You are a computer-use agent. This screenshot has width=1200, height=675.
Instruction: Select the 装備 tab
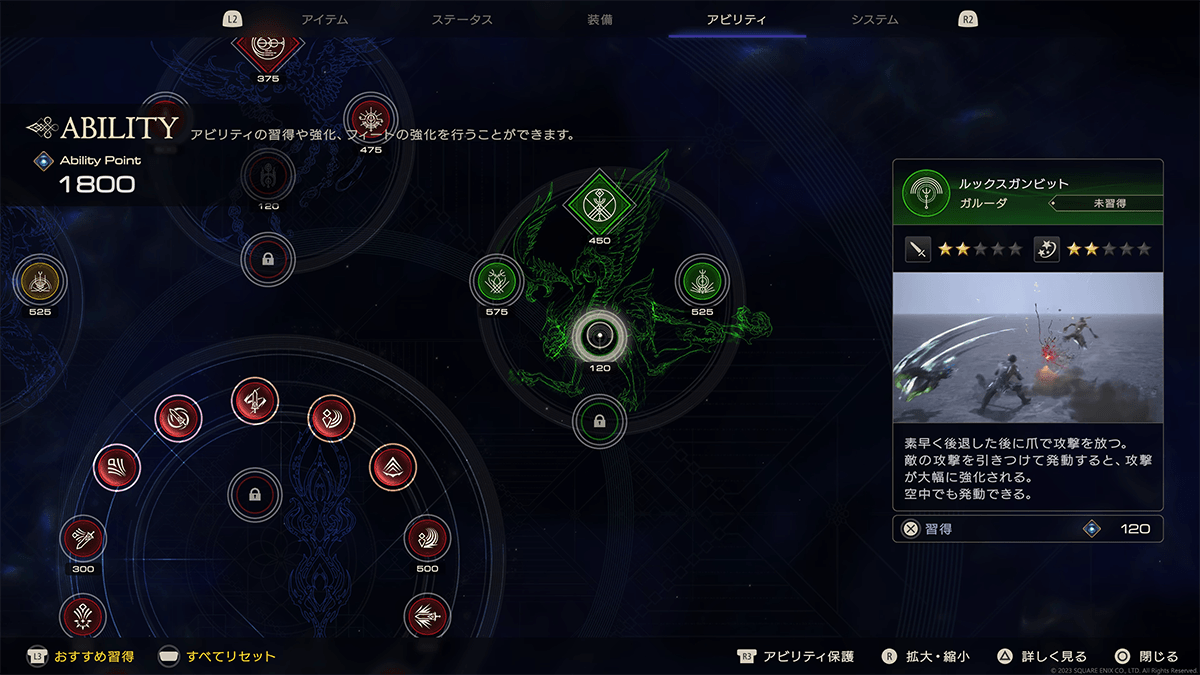[x=601, y=19]
